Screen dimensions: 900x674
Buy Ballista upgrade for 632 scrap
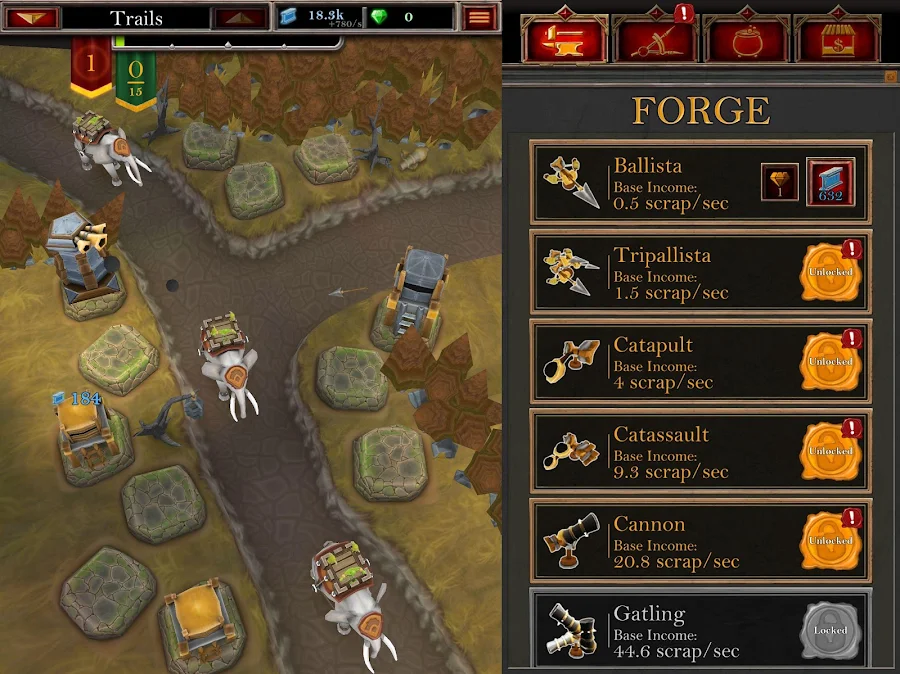coord(830,183)
